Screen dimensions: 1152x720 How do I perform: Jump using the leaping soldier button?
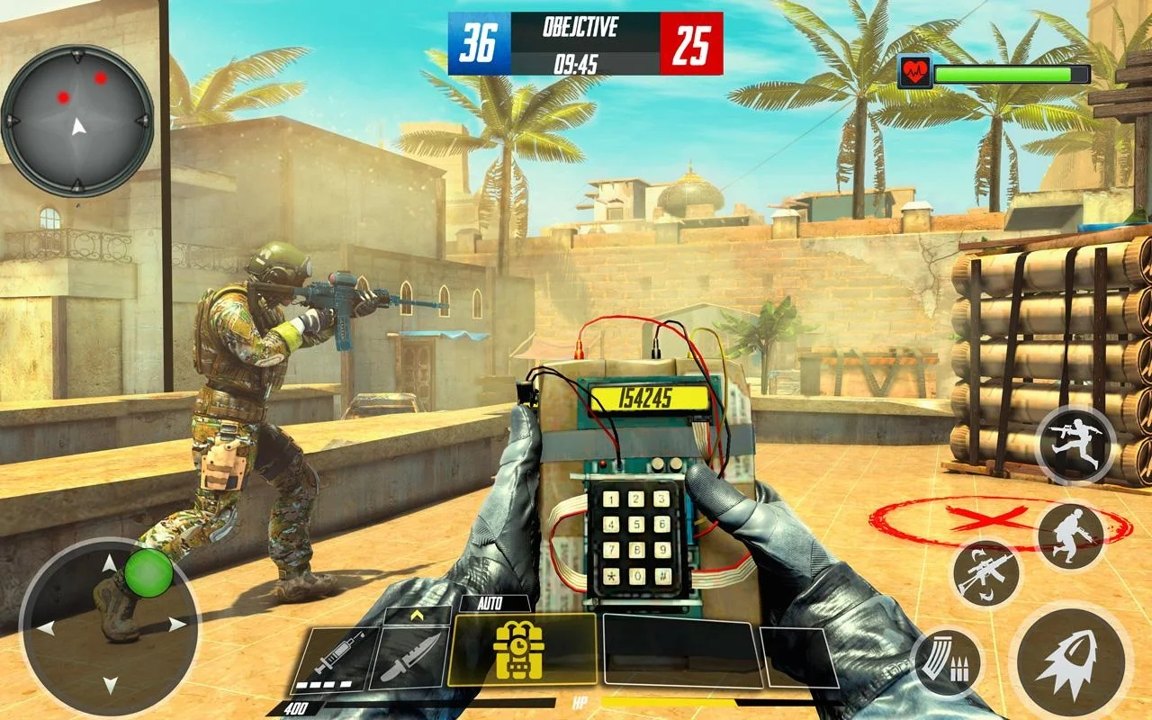(1075, 445)
